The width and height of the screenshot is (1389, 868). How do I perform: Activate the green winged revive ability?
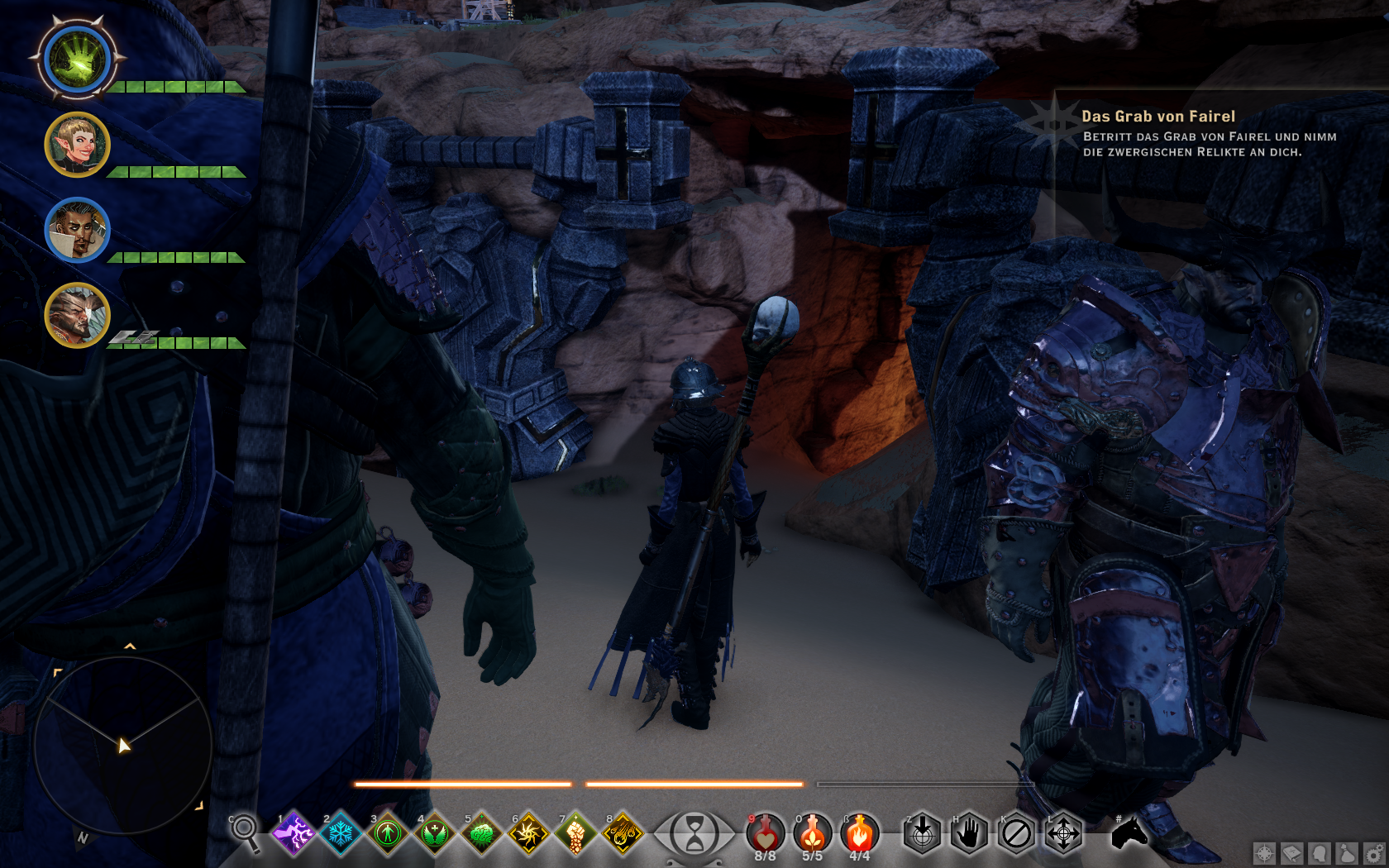435,833
